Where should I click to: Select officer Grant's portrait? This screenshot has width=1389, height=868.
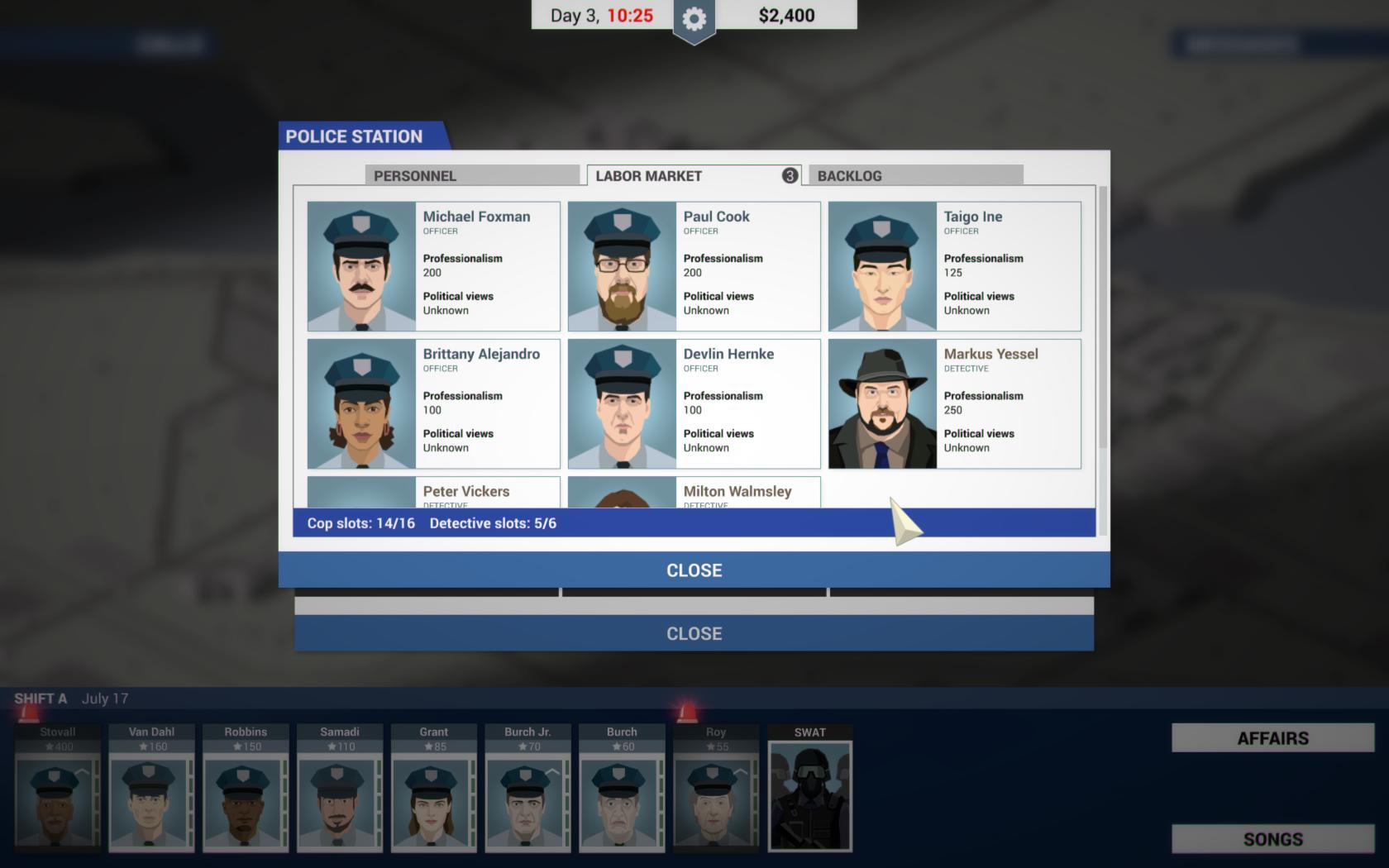433,789
